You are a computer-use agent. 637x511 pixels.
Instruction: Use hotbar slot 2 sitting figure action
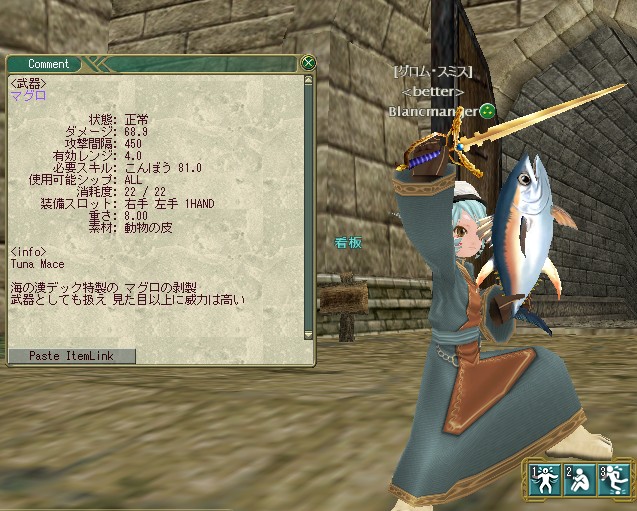[x=578, y=479]
